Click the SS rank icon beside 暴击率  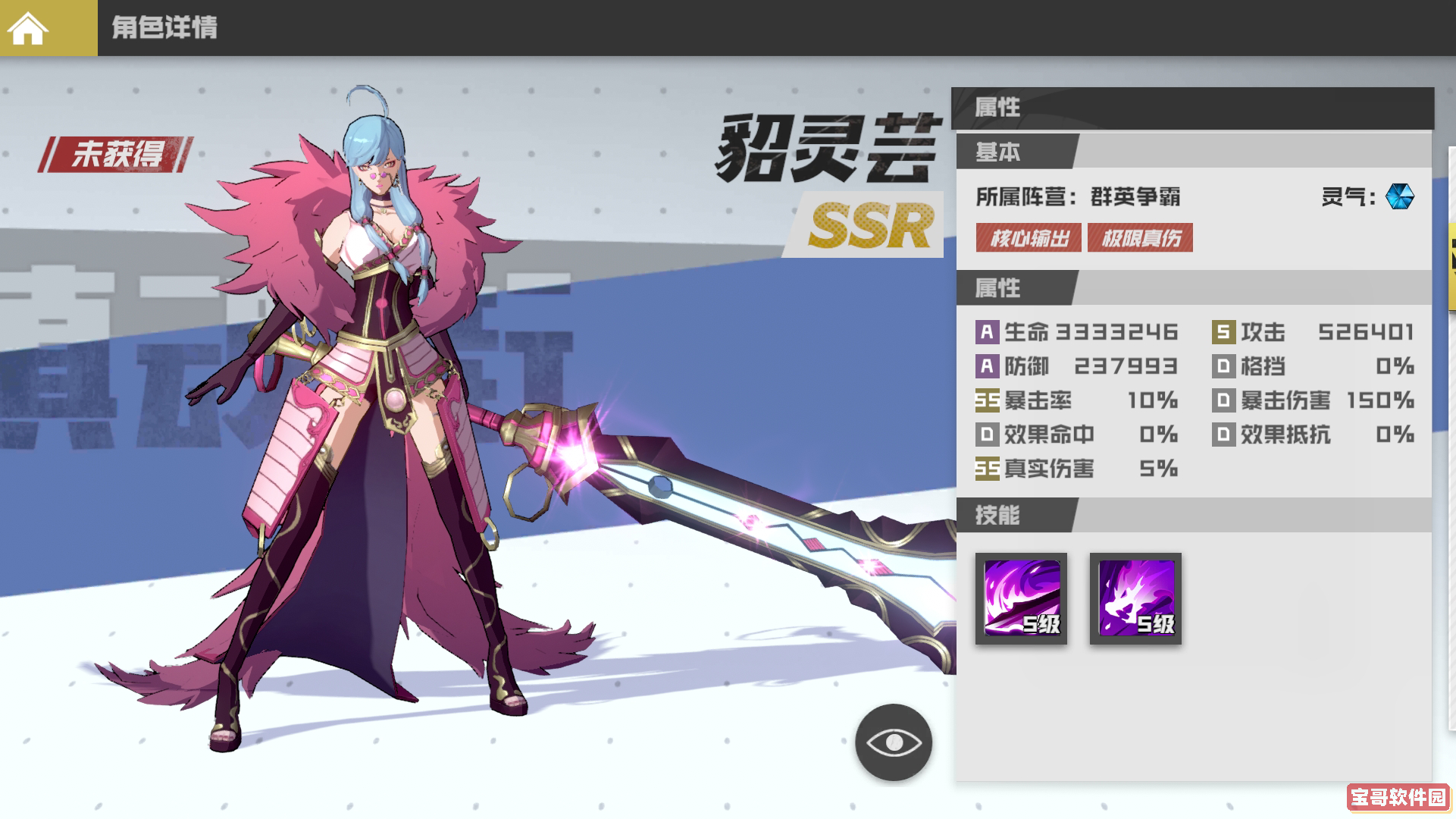click(987, 400)
